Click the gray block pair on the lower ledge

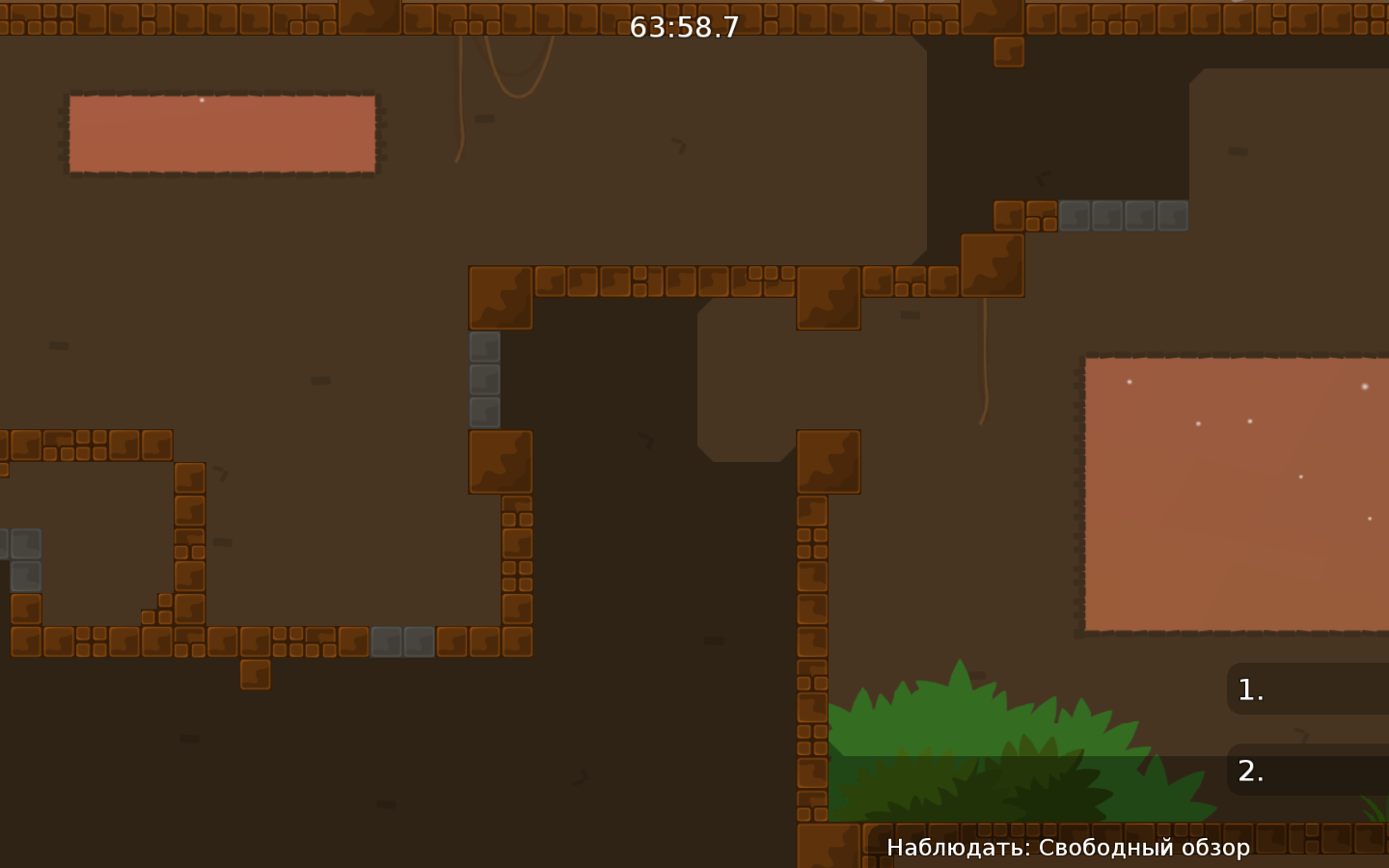pos(401,641)
